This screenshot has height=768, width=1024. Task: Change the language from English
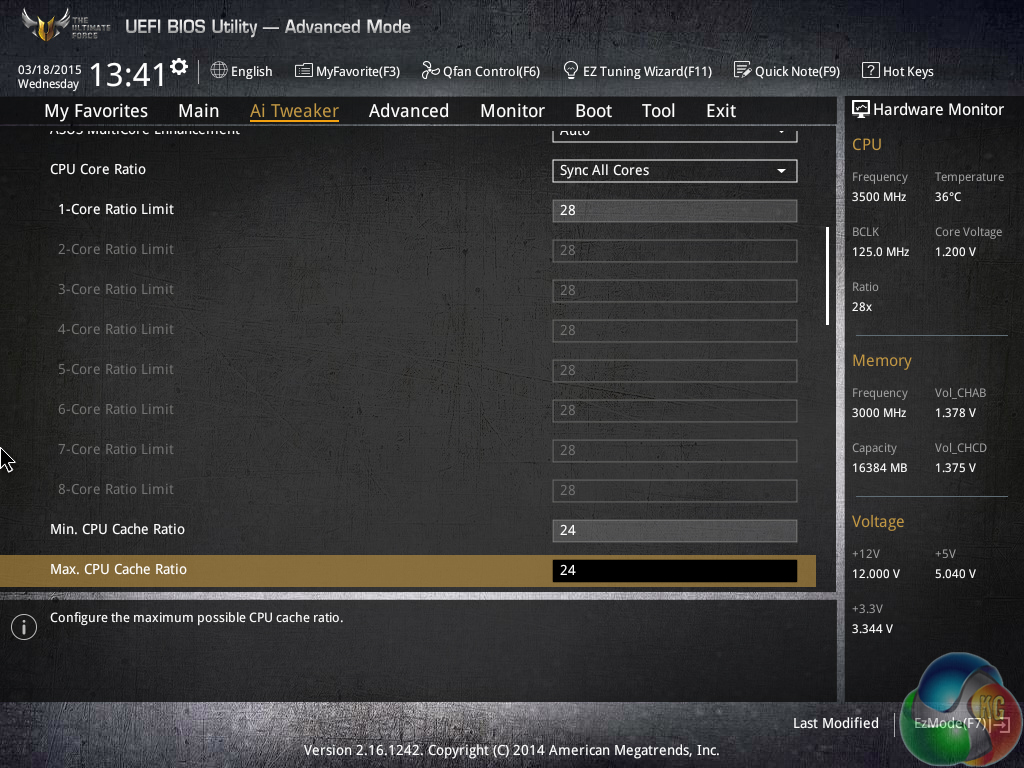241,71
